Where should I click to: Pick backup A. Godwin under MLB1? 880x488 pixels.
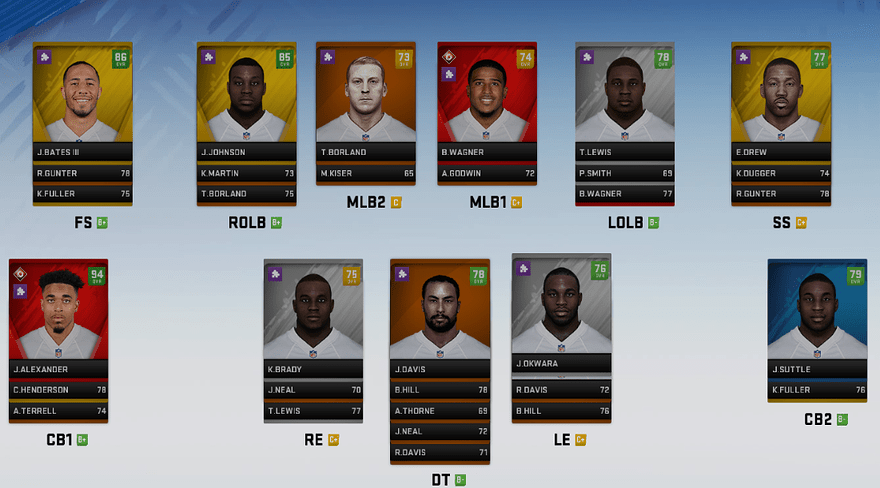(x=487, y=173)
